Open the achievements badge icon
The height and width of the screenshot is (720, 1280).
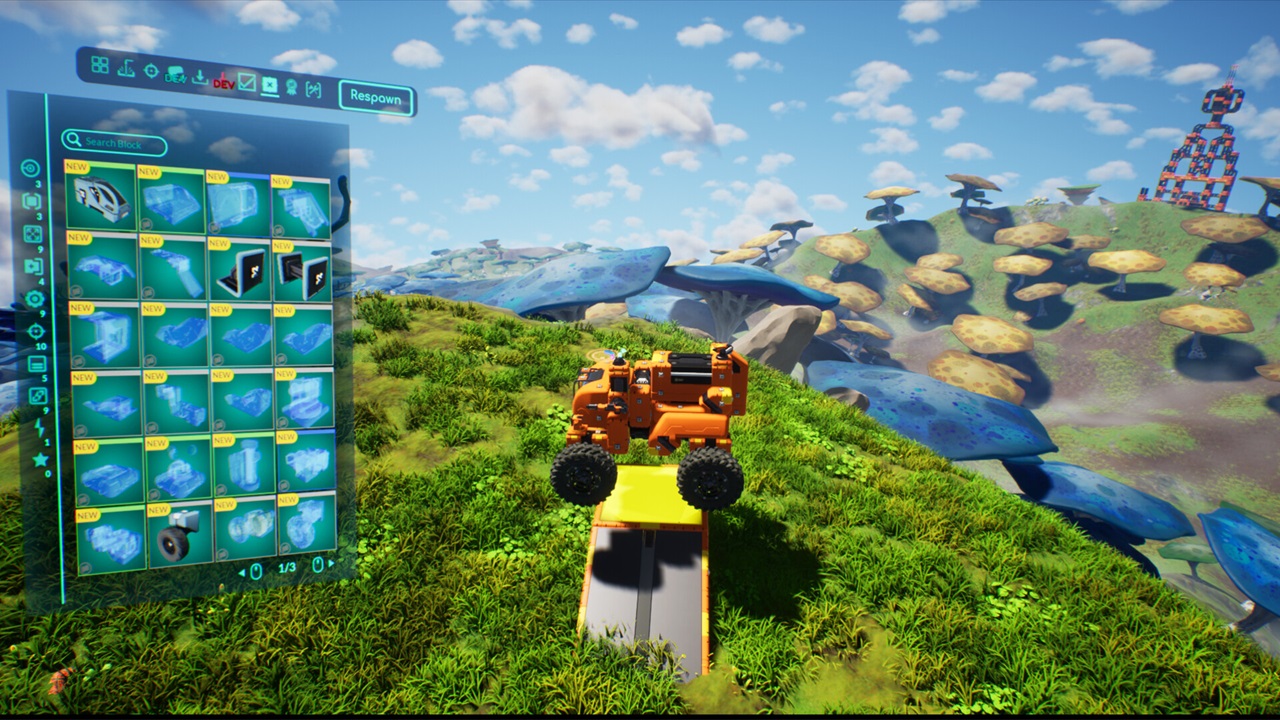291,88
